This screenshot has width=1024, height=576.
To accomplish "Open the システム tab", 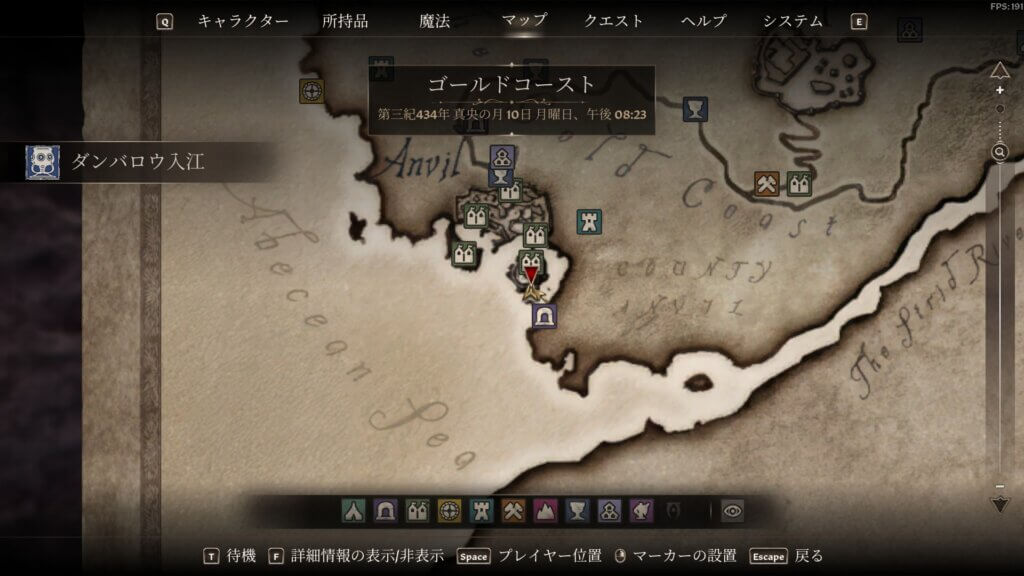I will (793, 21).
